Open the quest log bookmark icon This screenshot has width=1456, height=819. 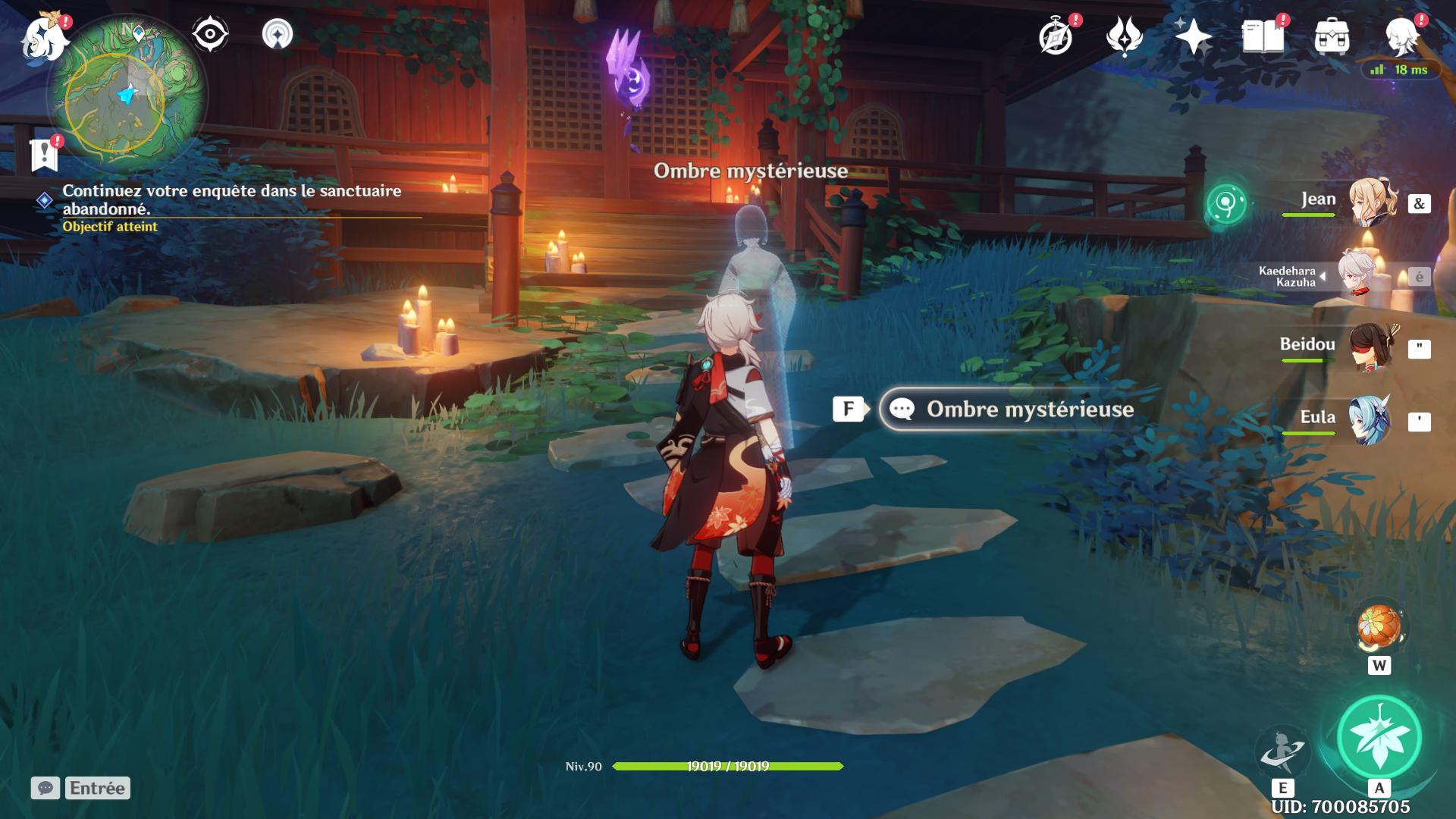[44, 155]
